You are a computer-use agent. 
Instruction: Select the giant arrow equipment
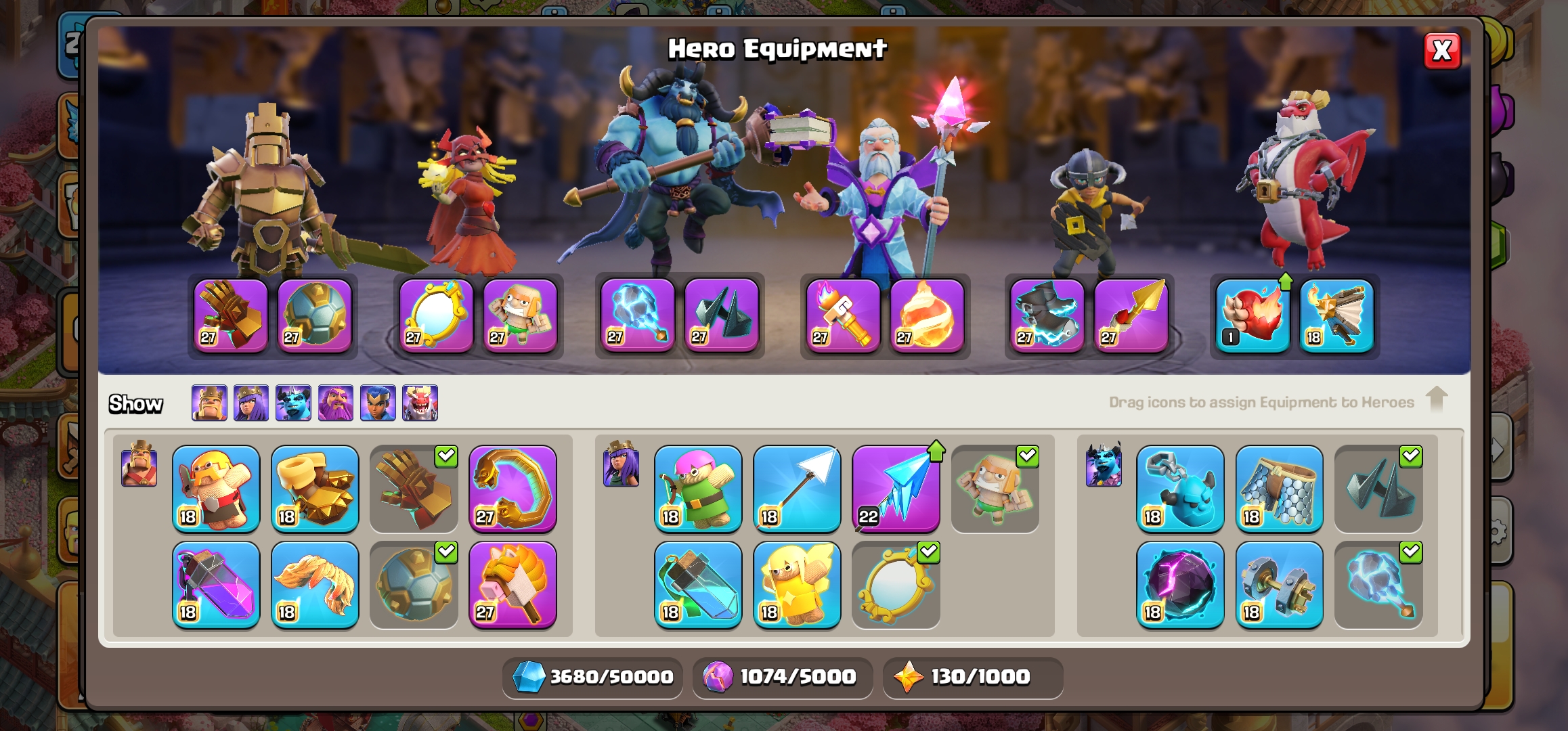(x=797, y=489)
